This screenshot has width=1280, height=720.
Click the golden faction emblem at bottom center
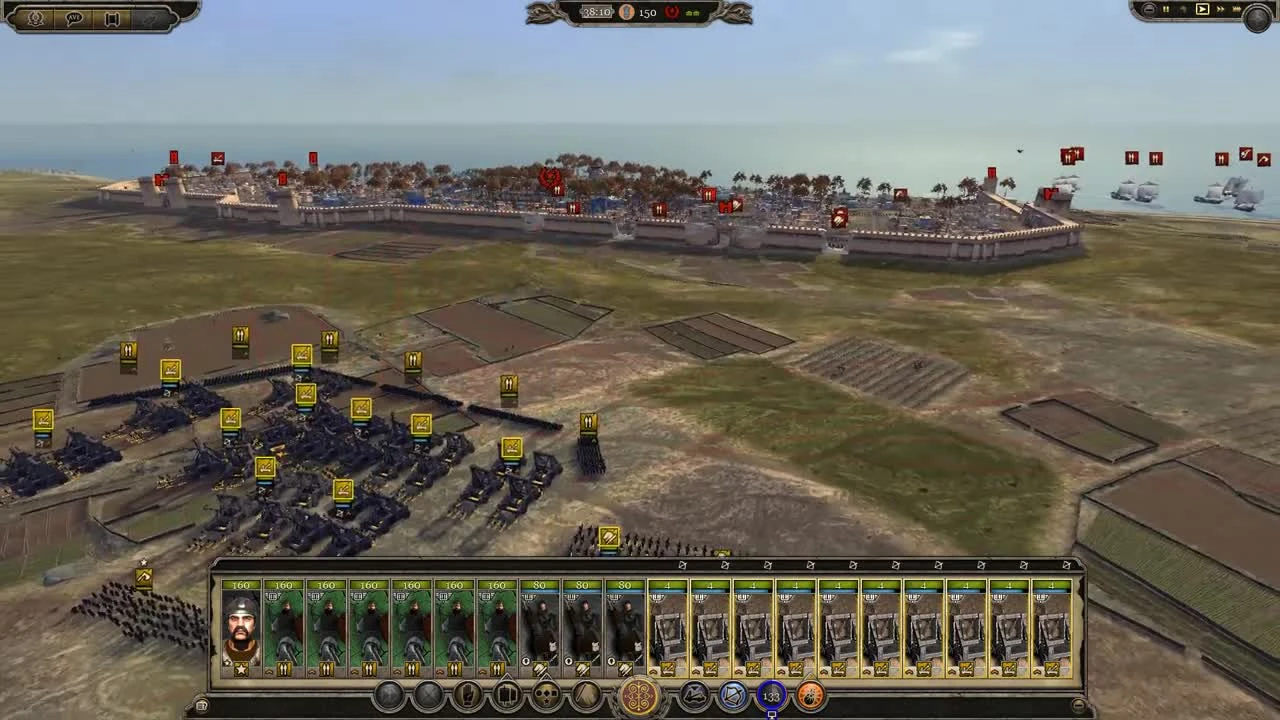coord(636,697)
